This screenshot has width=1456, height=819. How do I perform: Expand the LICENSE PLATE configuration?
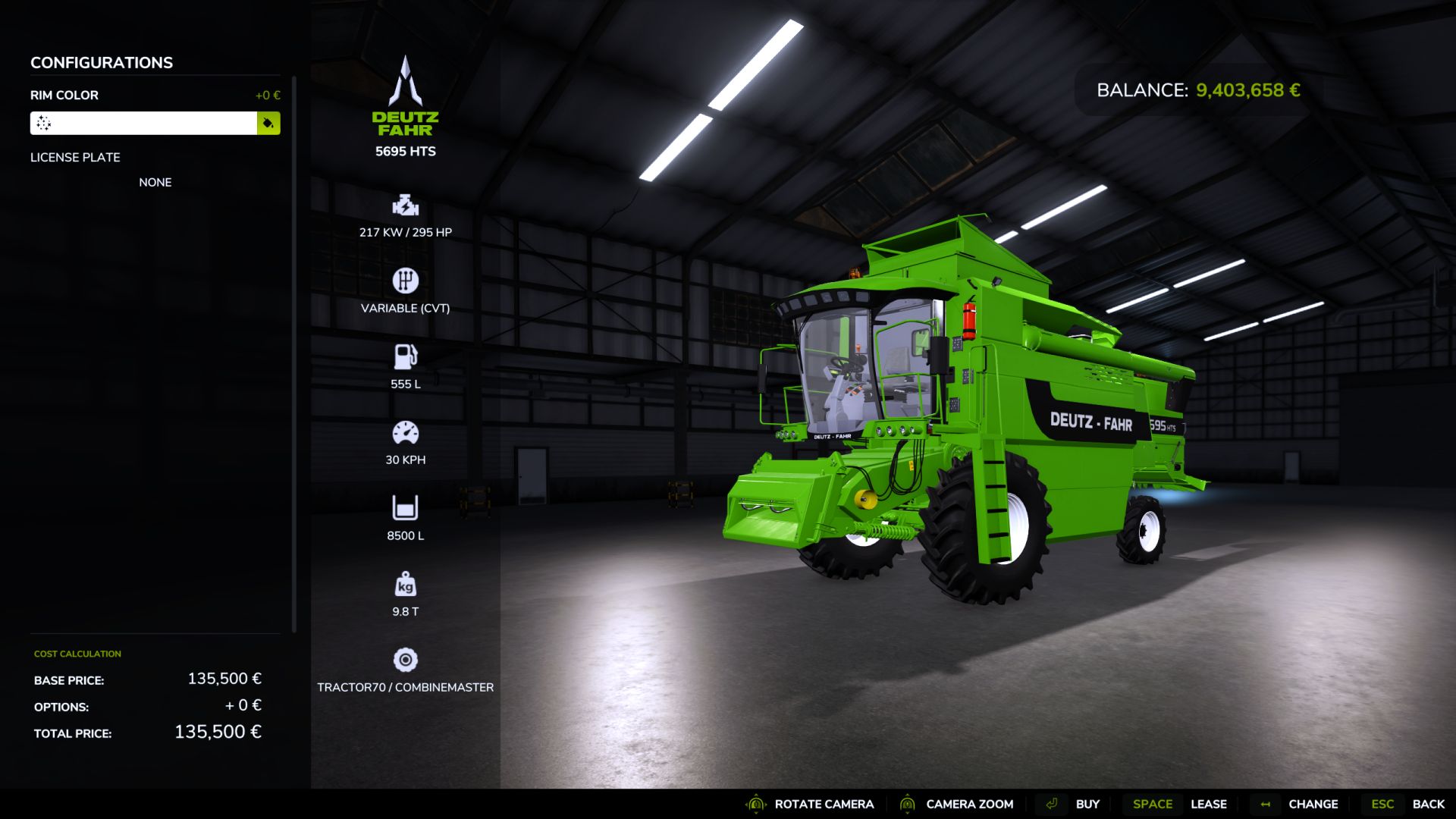[75, 158]
